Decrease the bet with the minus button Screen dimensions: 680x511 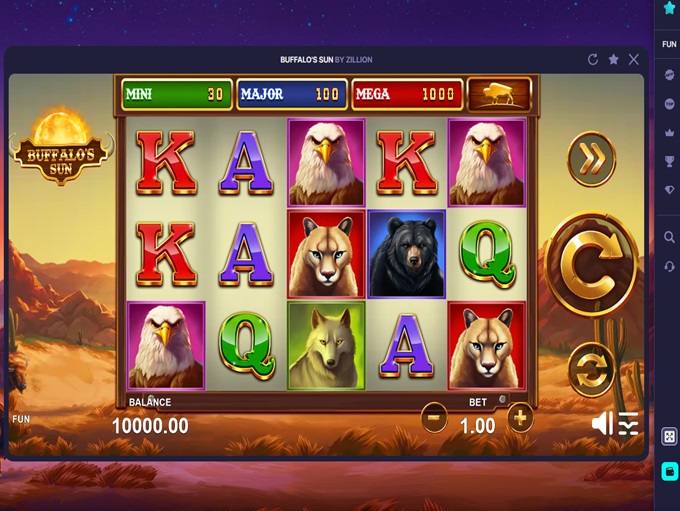(x=434, y=417)
